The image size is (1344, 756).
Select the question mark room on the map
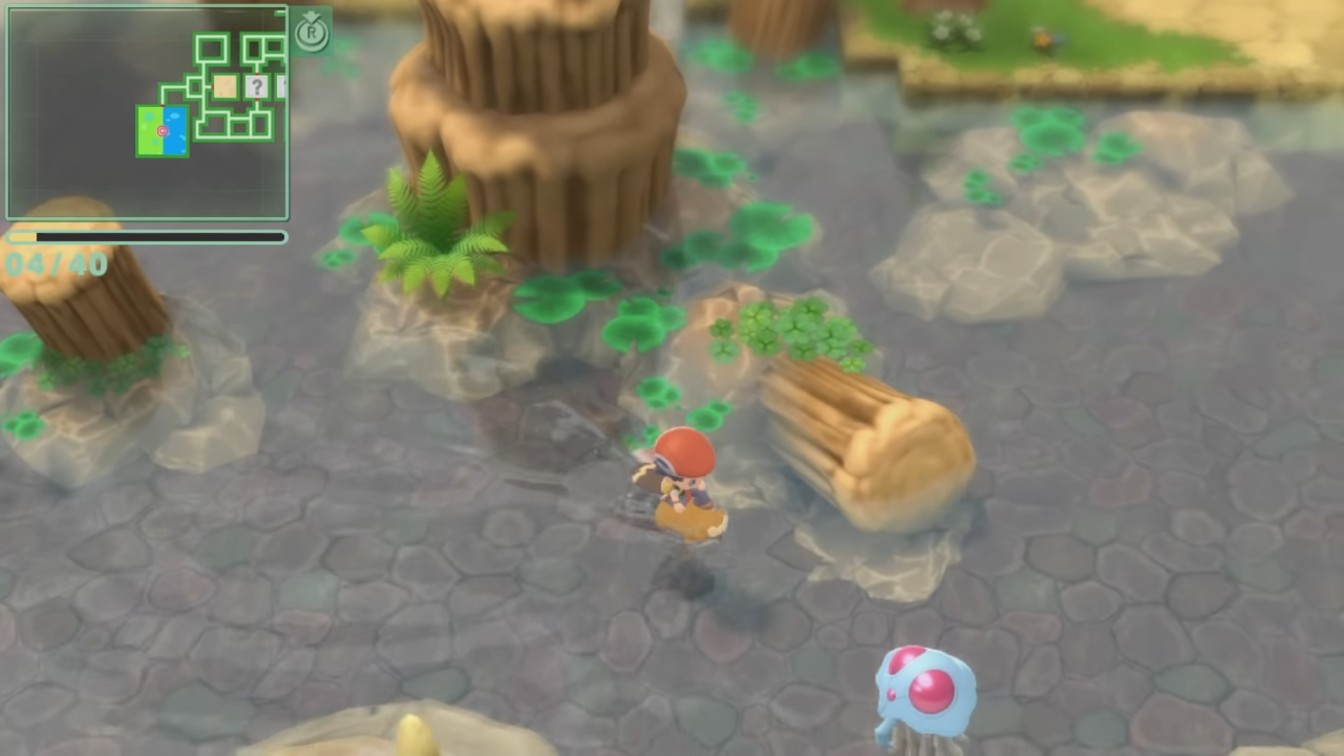(x=256, y=86)
